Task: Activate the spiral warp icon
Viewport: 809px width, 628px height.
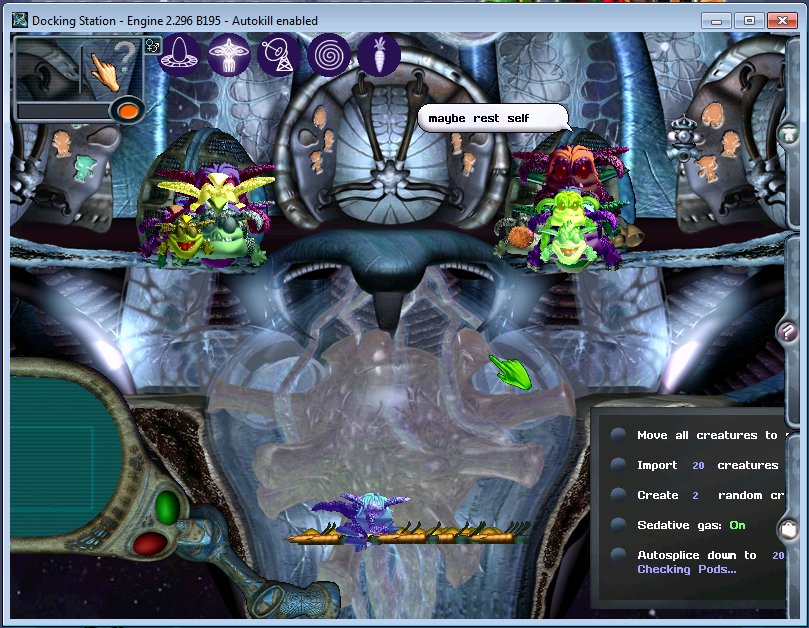Action: click(328, 54)
